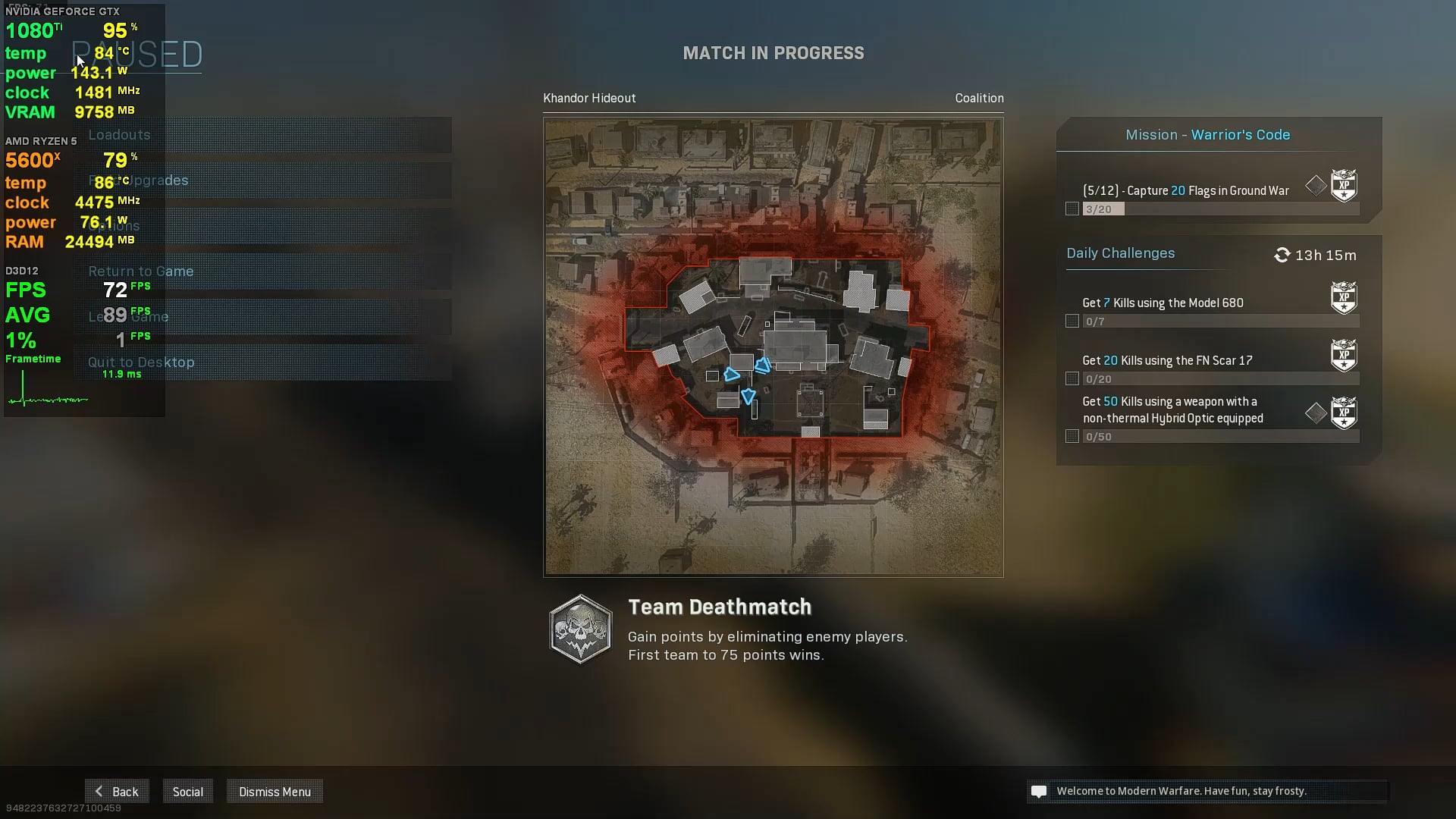Click the Team Deathmatch skull emblem
Image resolution: width=1456 pixels, height=819 pixels.
click(580, 629)
